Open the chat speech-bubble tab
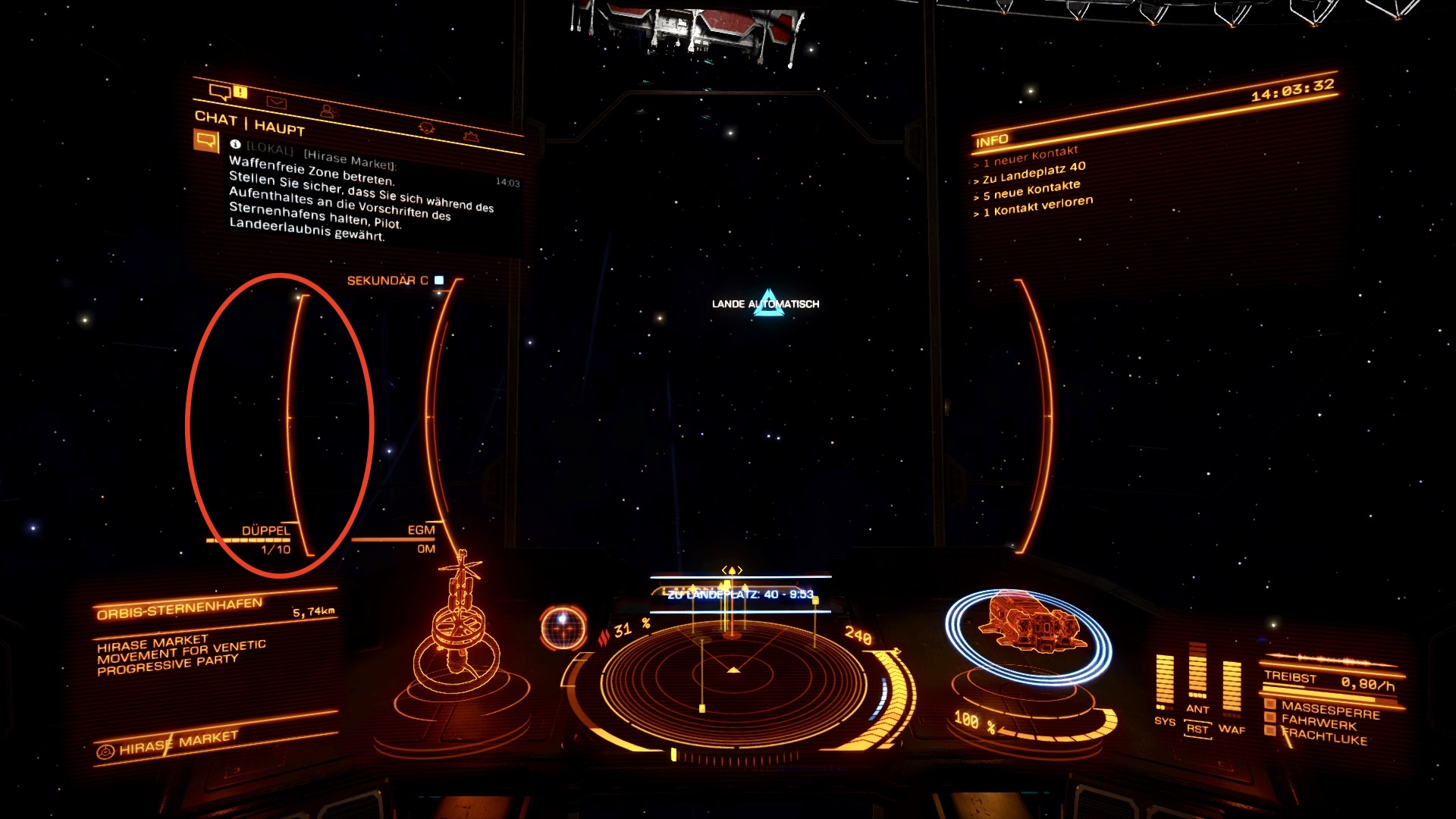This screenshot has height=819, width=1456. tap(220, 93)
